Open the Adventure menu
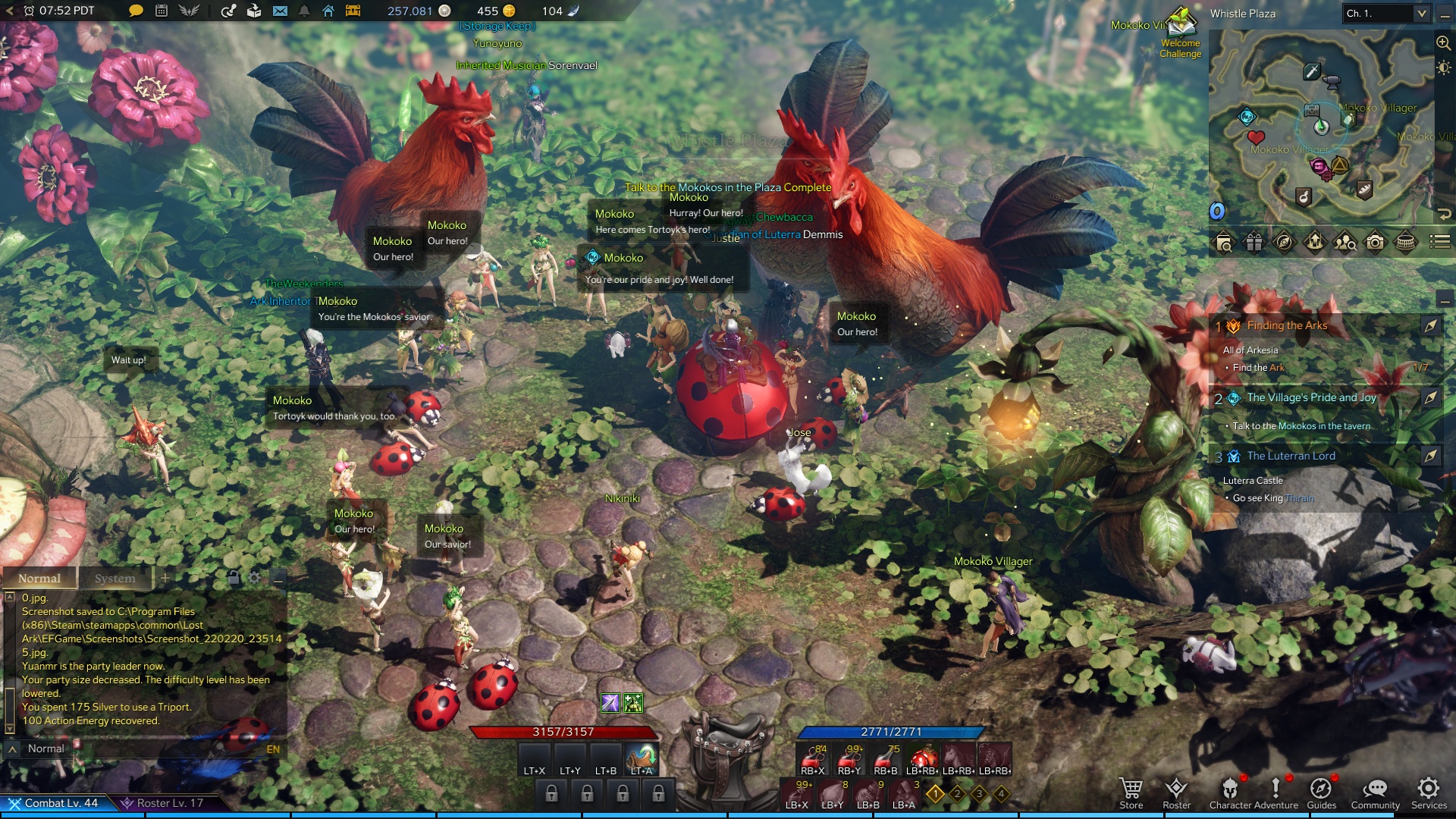This screenshot has height=819, width=1456. click(1276, 792)
